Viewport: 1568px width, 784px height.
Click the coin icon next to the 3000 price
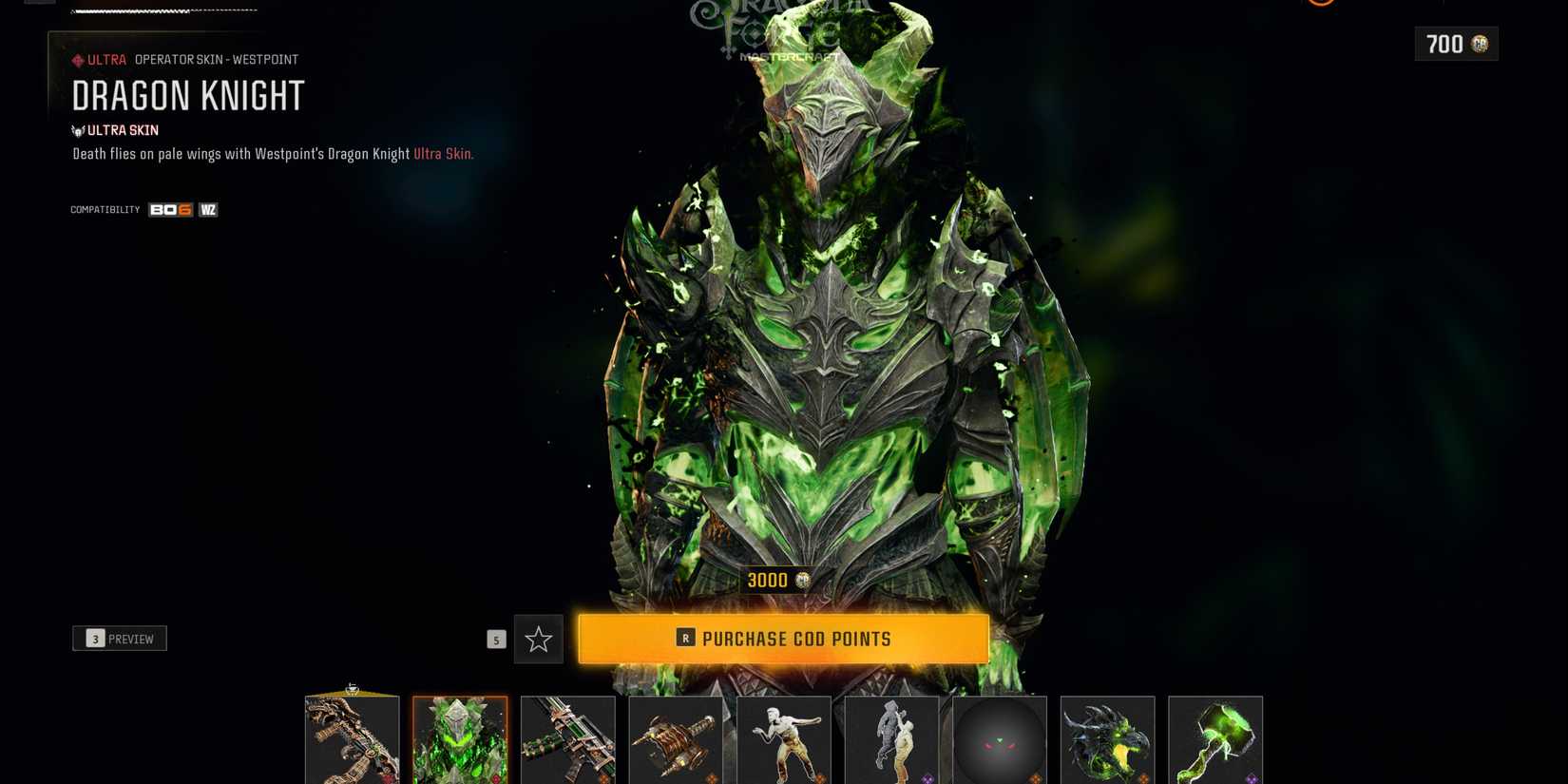pyautogui.click(x=801, y=580)
